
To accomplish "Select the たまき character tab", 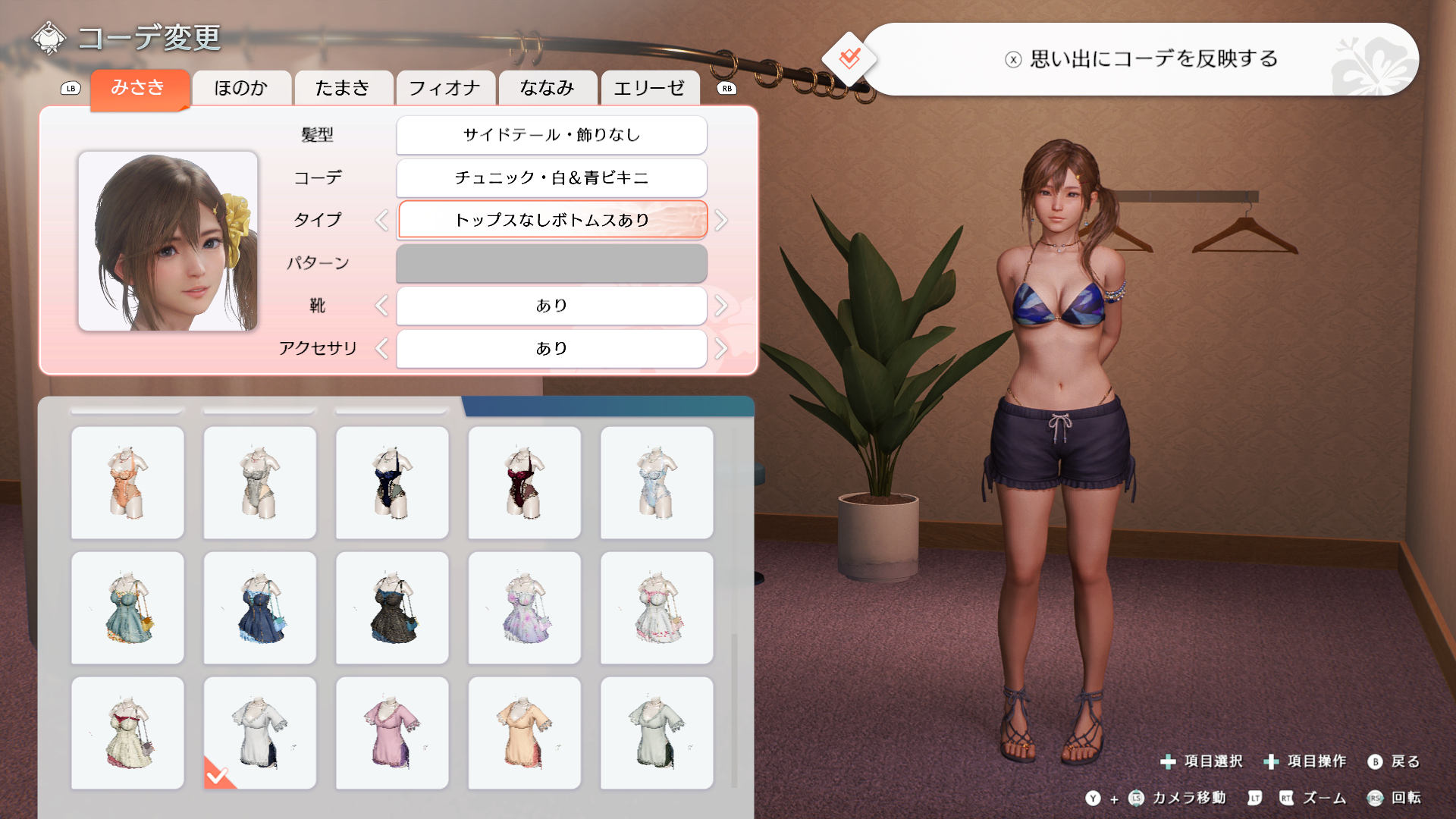I will 343,88.
